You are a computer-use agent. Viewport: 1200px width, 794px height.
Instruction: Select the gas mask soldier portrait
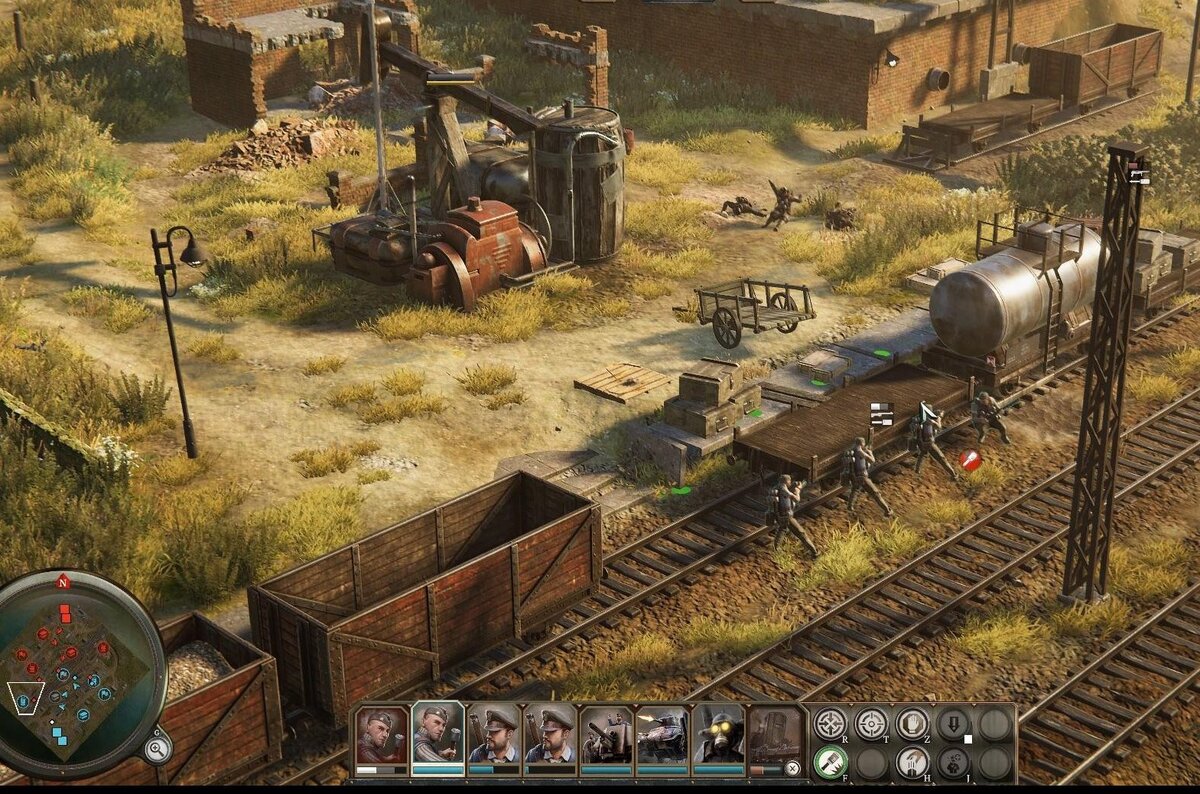(x=718, y=736)
